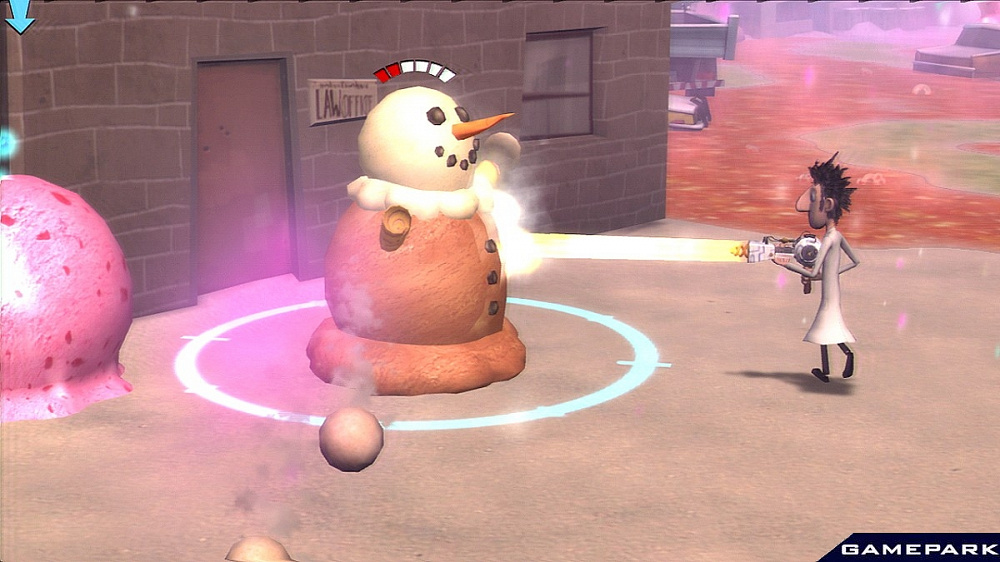Image resolution: width=1000 pixels, height=562 pixels.
Task: Click the GamePark watermark logo
Action: click(914, 548)
